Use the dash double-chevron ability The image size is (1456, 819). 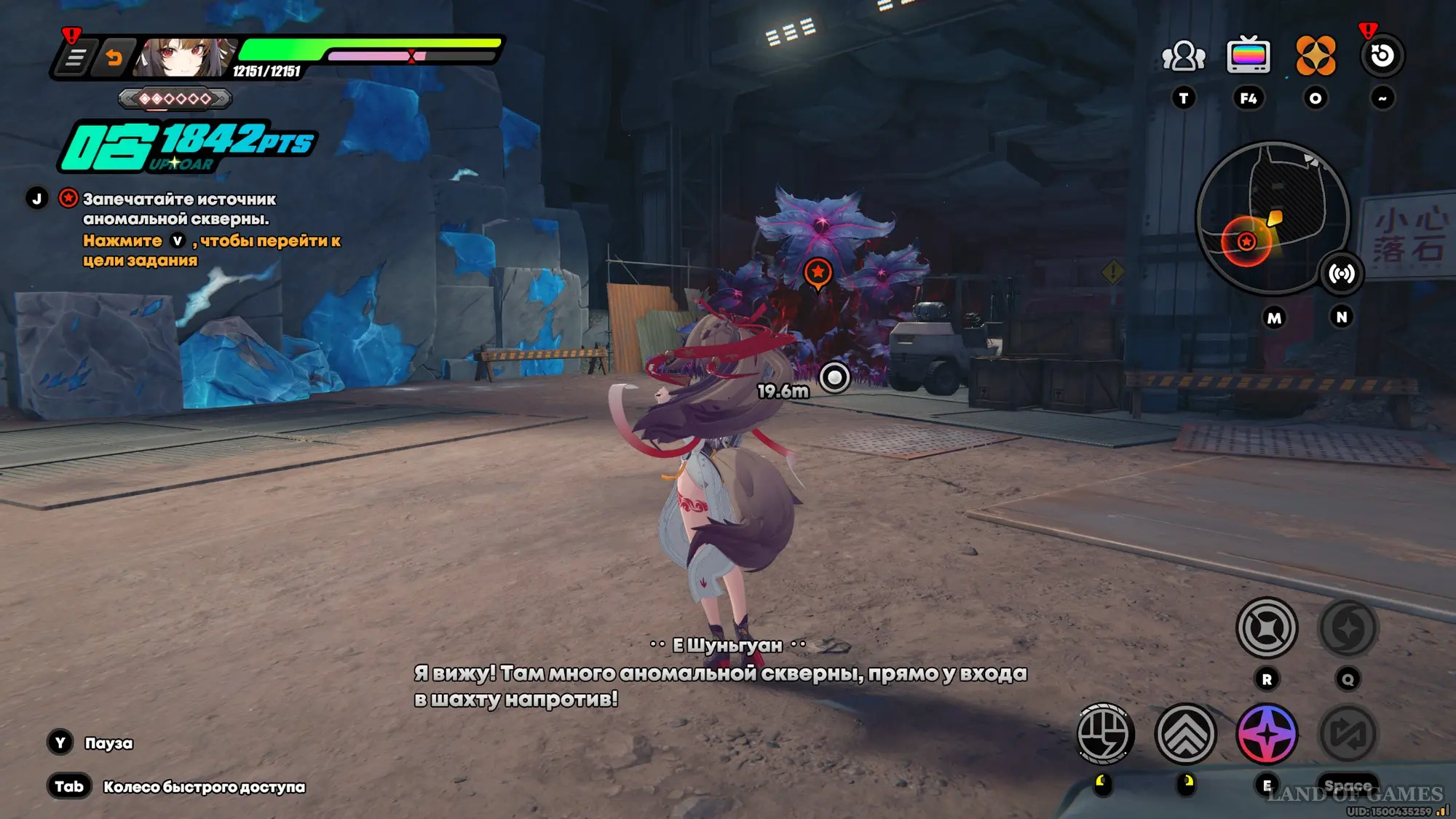coord(1186,734)
